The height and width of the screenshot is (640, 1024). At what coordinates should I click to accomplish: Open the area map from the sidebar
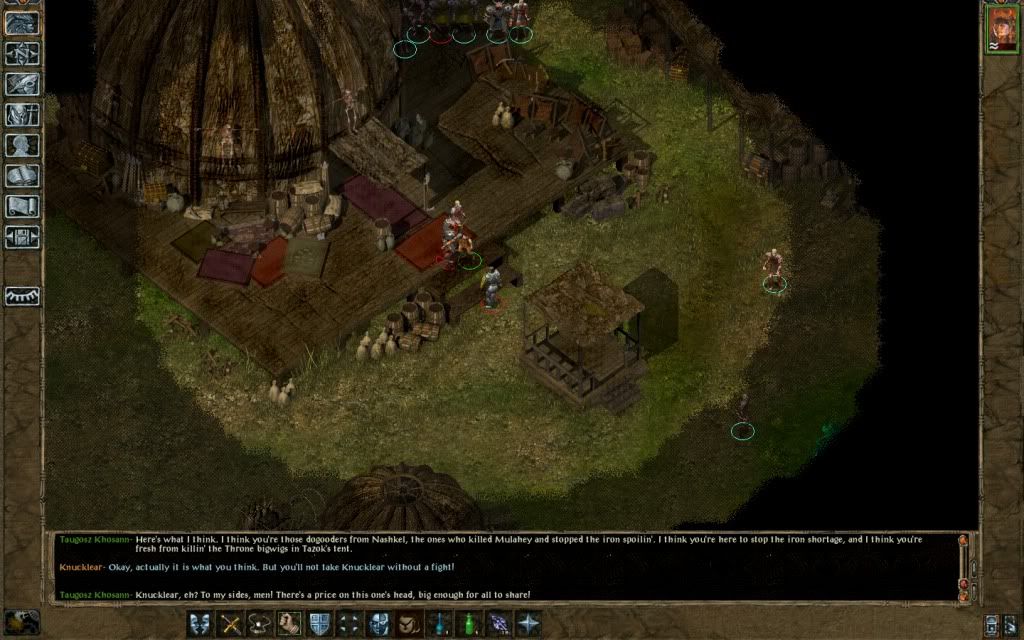click(22, 54)
